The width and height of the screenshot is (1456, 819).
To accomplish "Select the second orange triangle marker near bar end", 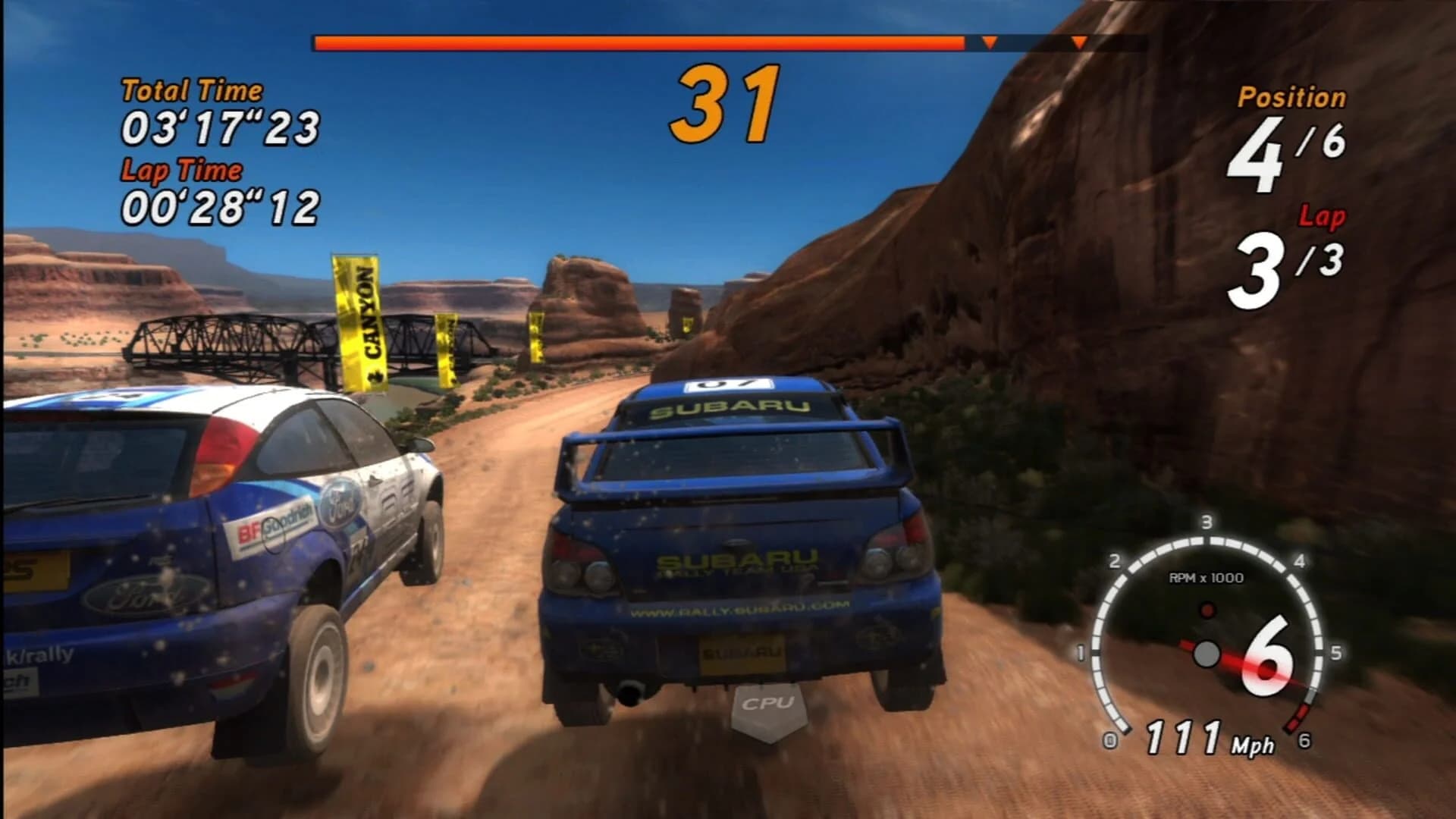I will (x=1078, y=43).
